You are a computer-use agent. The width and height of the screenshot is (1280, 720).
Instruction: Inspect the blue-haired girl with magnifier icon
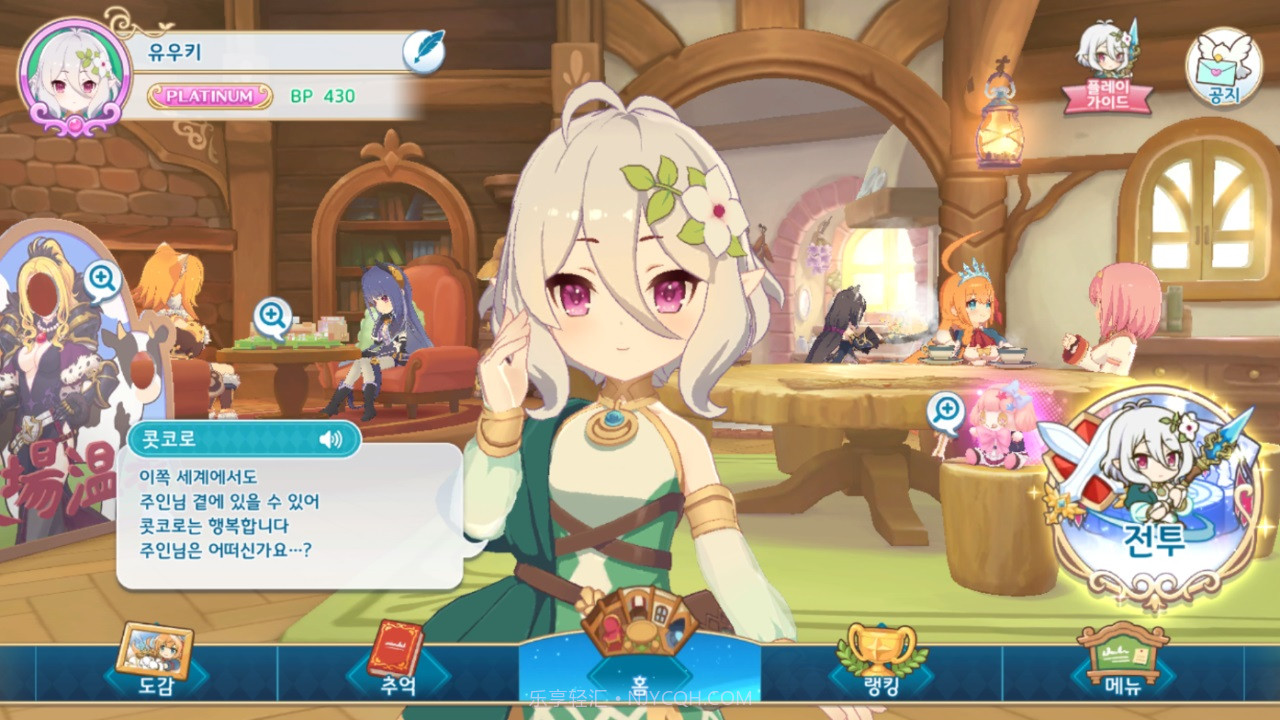[272, 317]
